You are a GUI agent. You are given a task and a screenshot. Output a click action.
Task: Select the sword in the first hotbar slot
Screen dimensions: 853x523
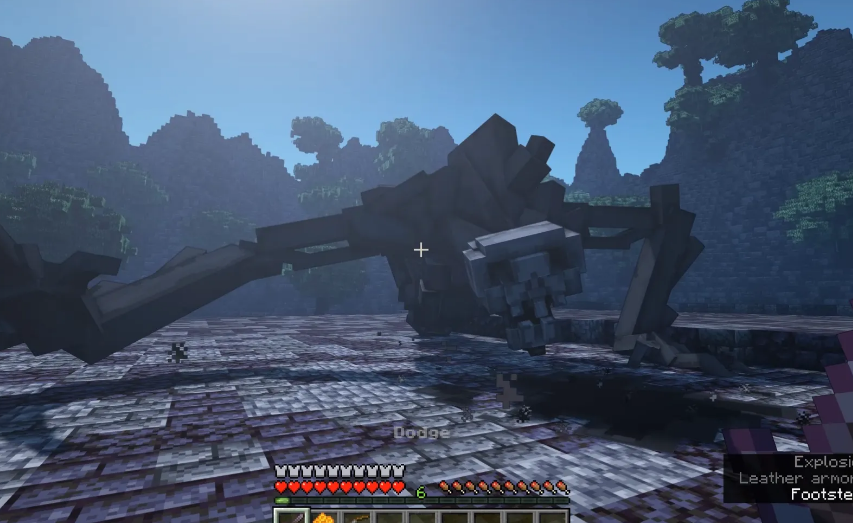pos(291,517)
